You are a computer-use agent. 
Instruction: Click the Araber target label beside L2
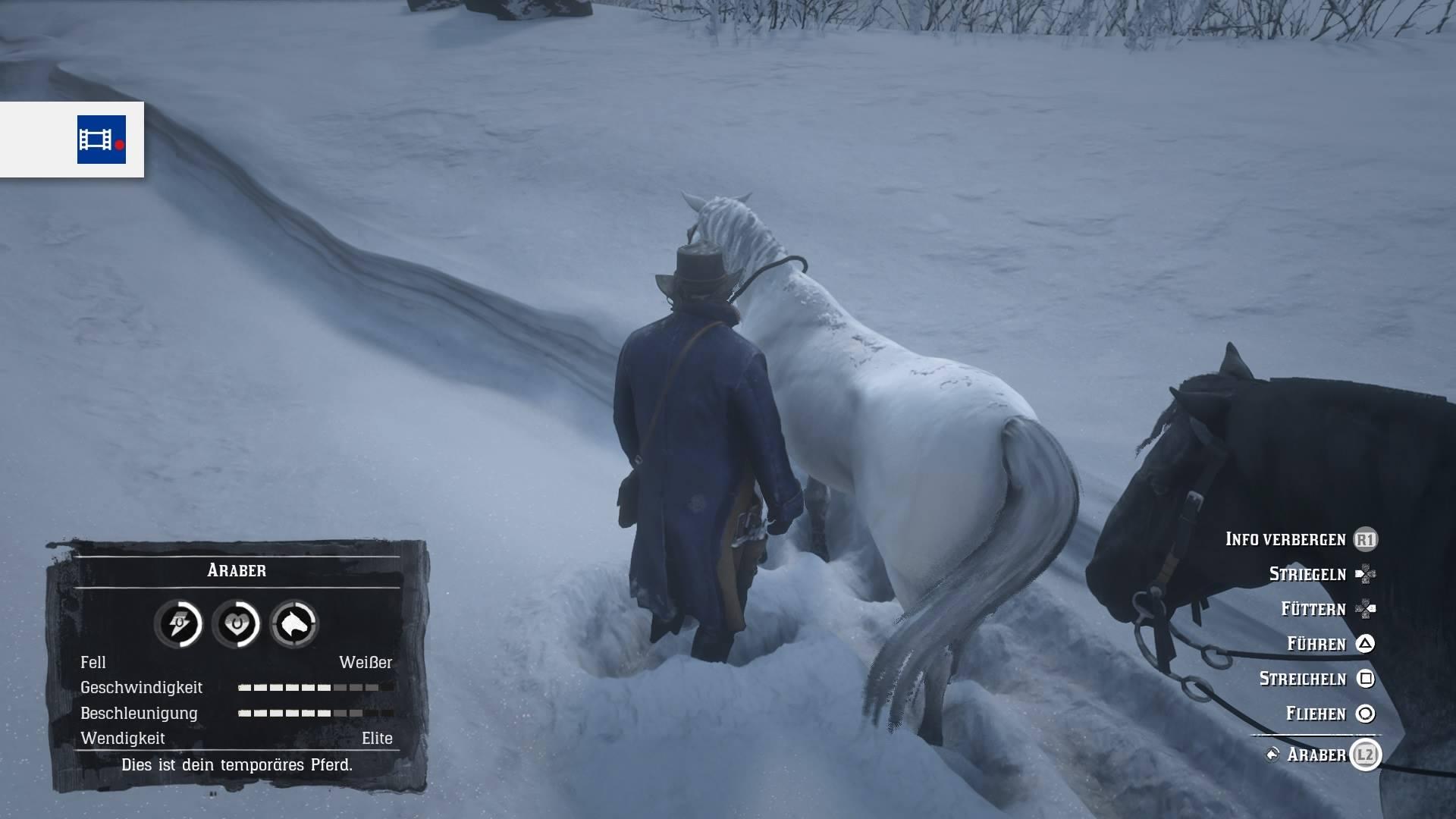[x=1316, y=755]
